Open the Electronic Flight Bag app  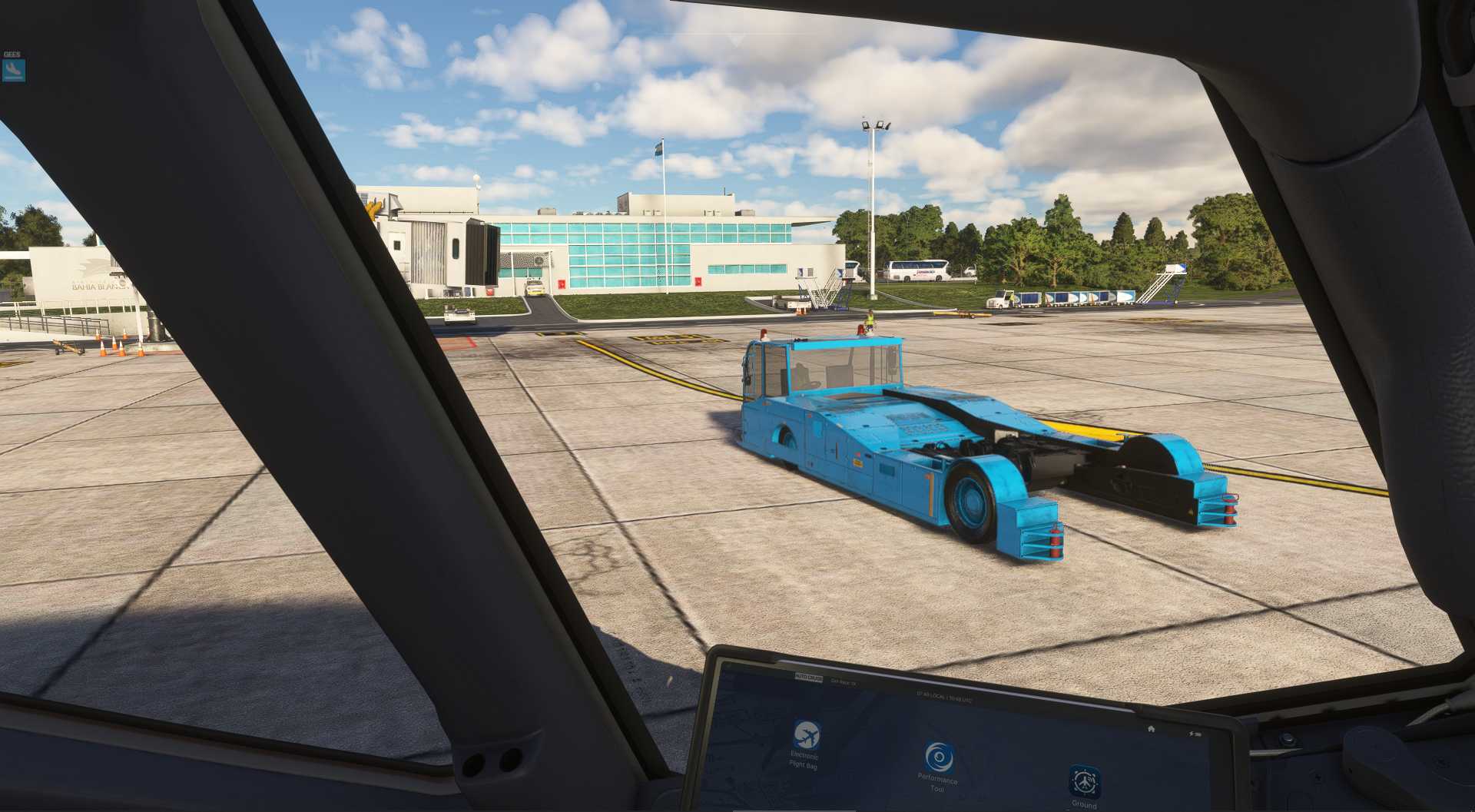(x=806, y=735)
